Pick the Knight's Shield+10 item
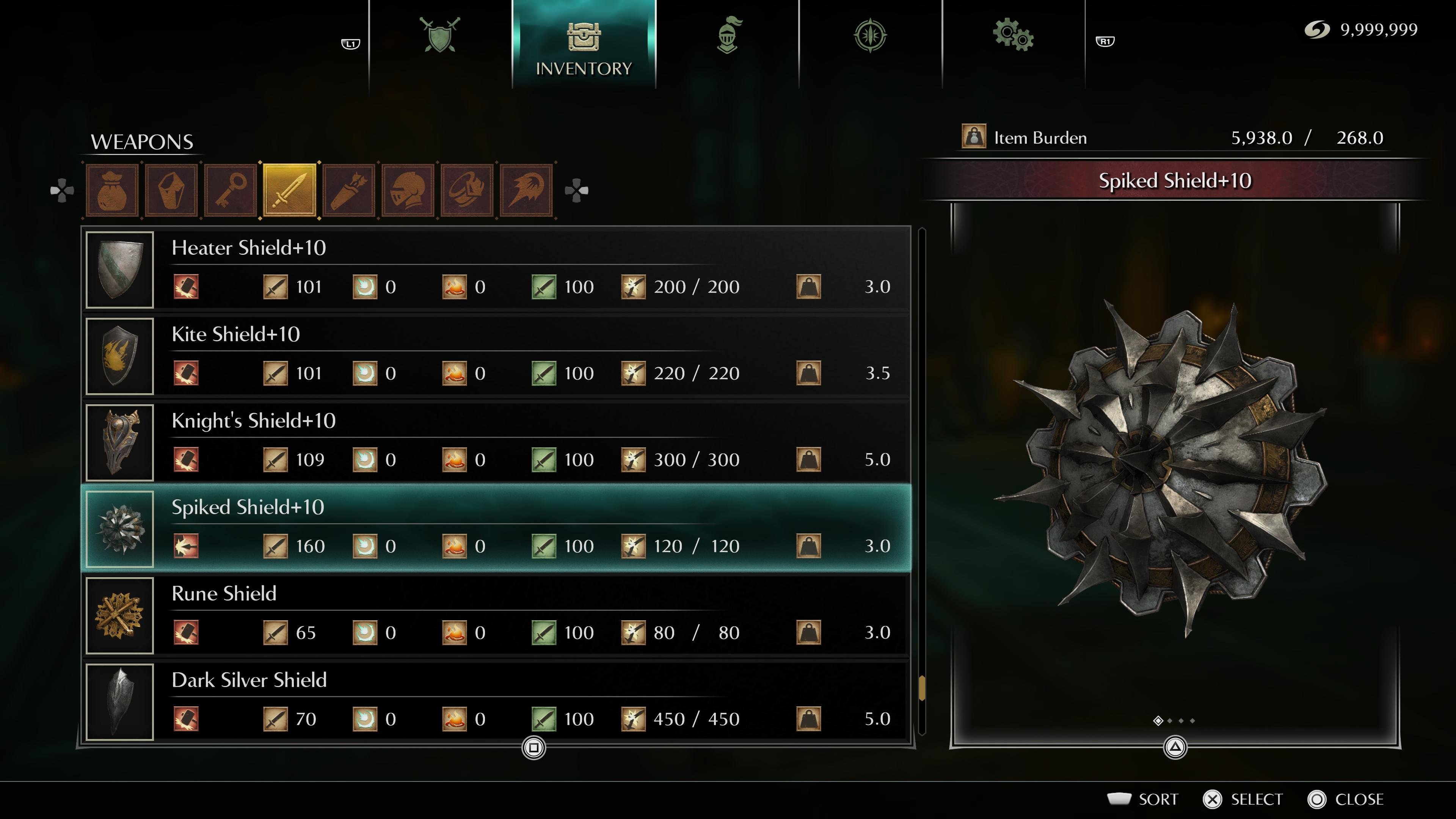1456x819 pixels. [497, 442]
